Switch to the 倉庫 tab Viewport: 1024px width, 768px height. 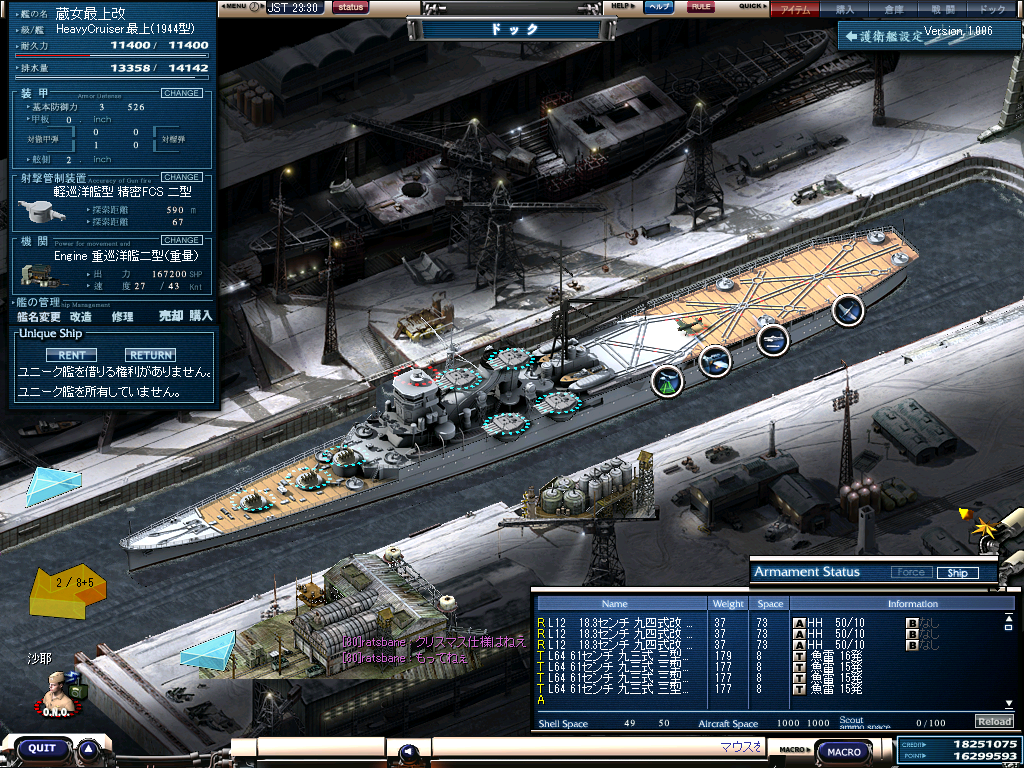point(894,9)
